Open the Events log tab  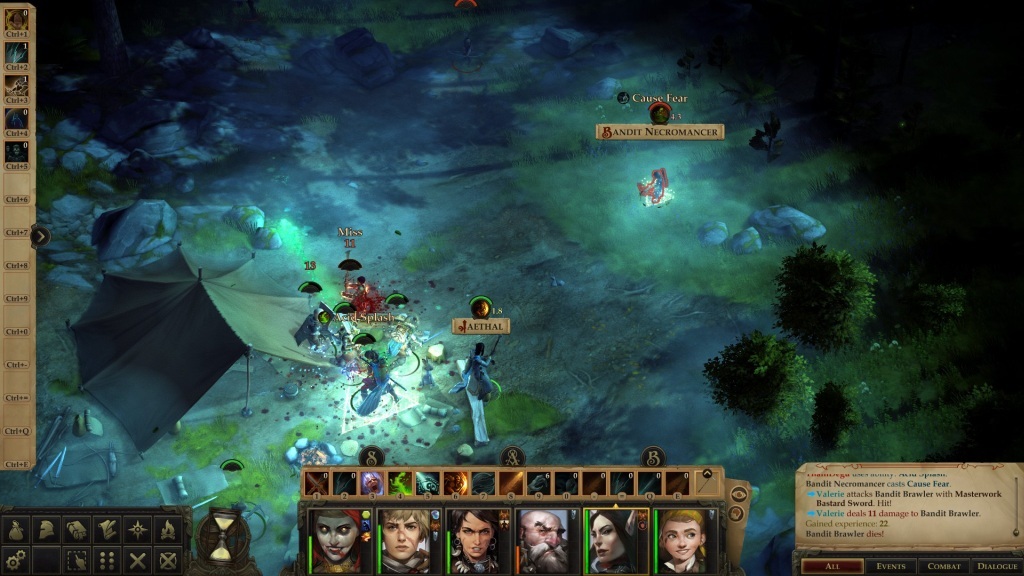coord(891,566)
